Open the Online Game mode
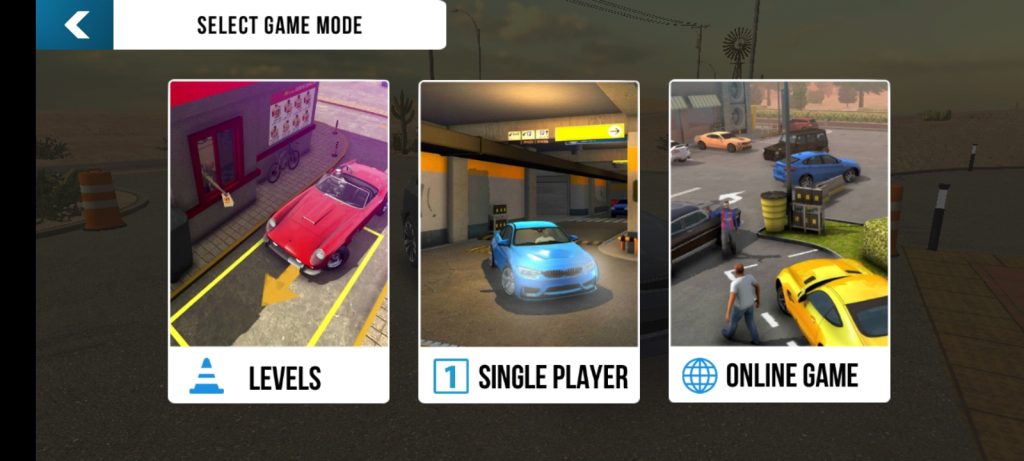The width and height of the screenshot is (1024, 461). point(778,241)
